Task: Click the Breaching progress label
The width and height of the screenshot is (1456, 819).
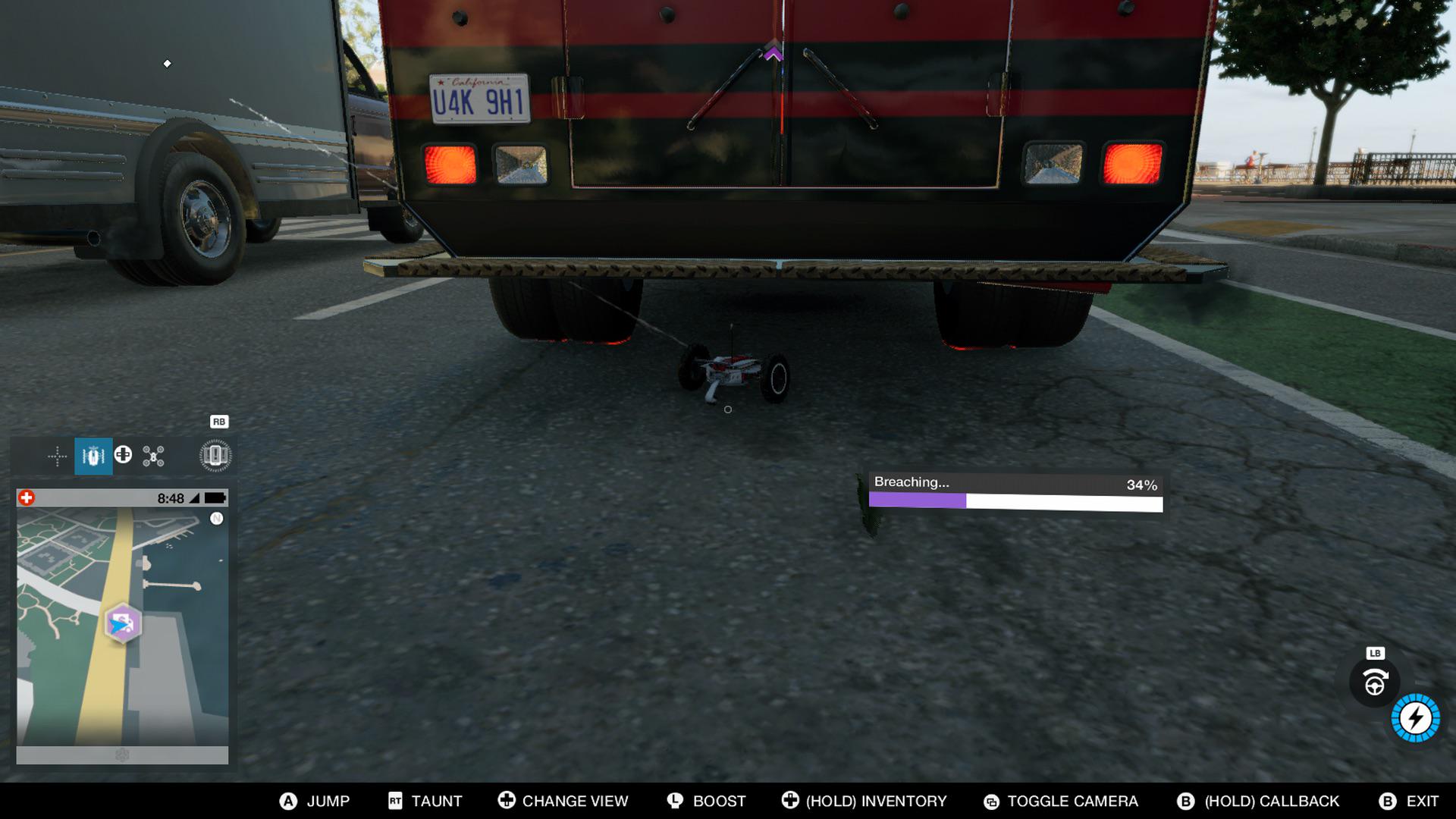Action: tap(913, 482)
